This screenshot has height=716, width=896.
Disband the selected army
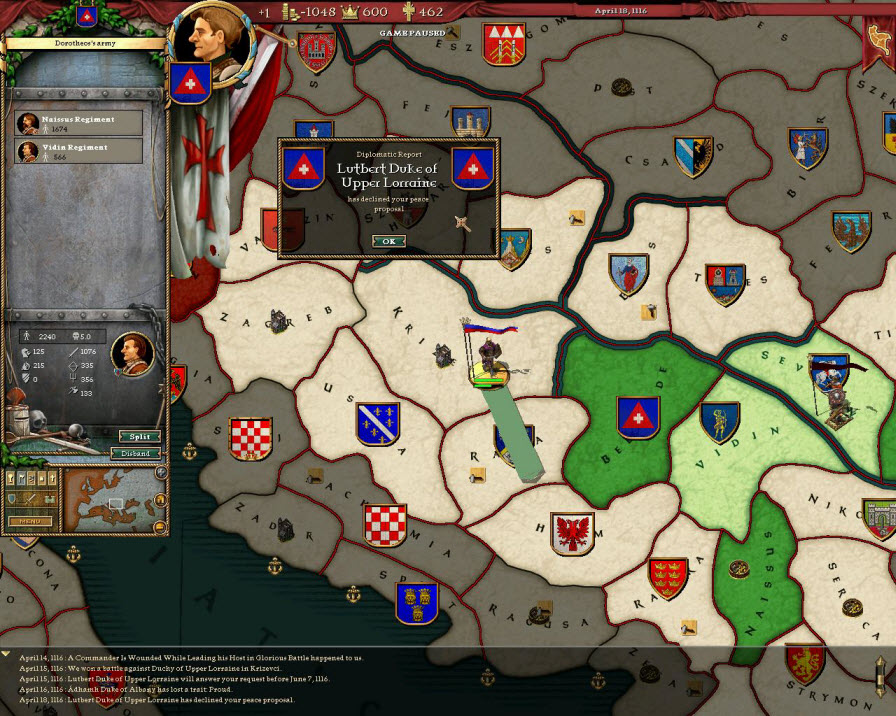[x=139, y=453]
